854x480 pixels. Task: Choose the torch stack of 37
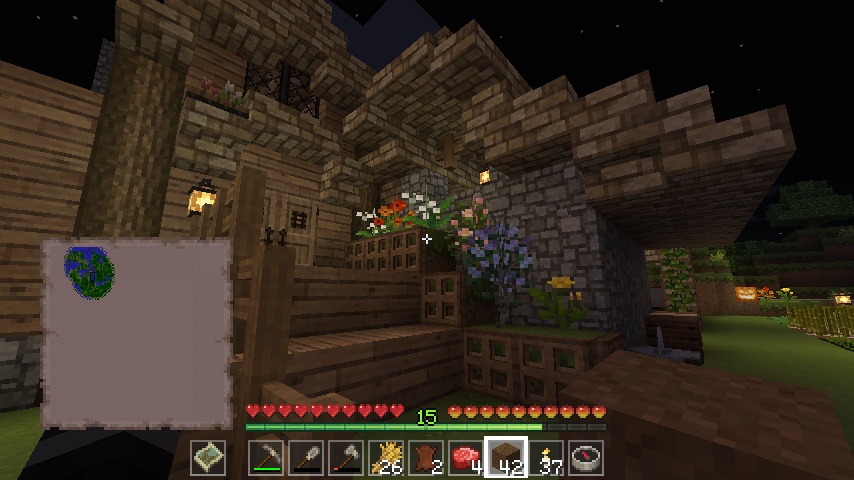coord(547,457)
